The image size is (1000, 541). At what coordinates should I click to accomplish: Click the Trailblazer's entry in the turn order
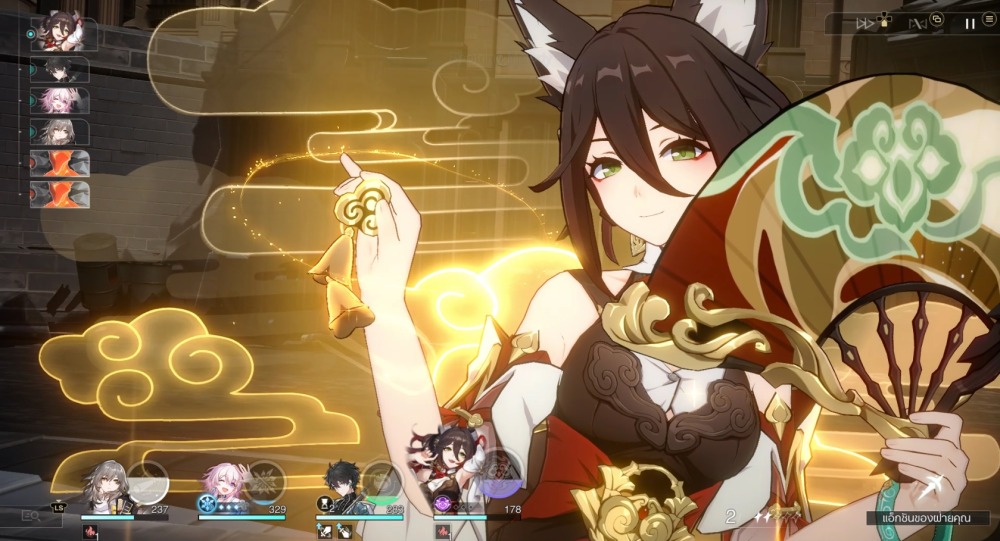tap(60, 131)
